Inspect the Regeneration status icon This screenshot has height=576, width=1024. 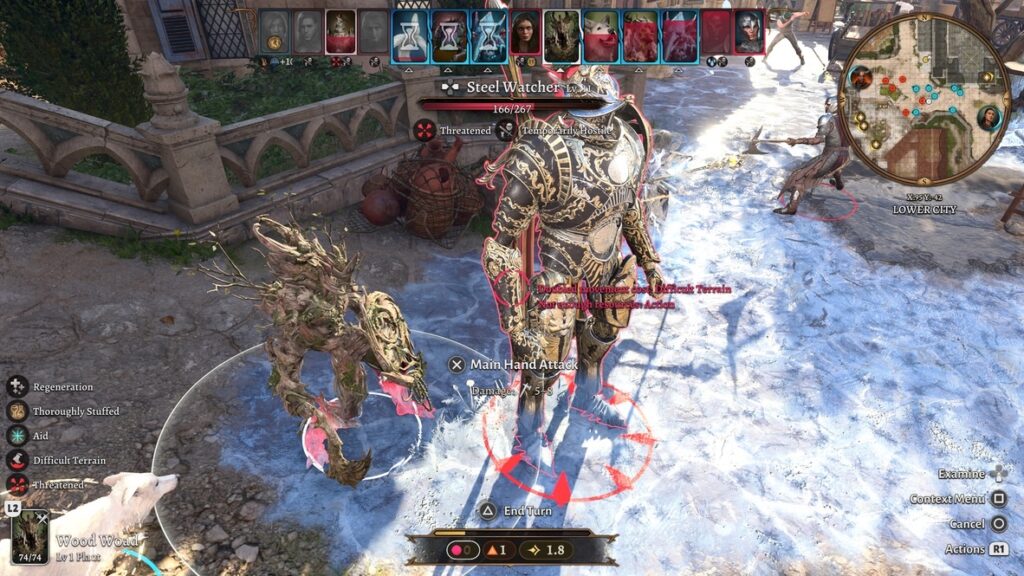tap(17, 386)
